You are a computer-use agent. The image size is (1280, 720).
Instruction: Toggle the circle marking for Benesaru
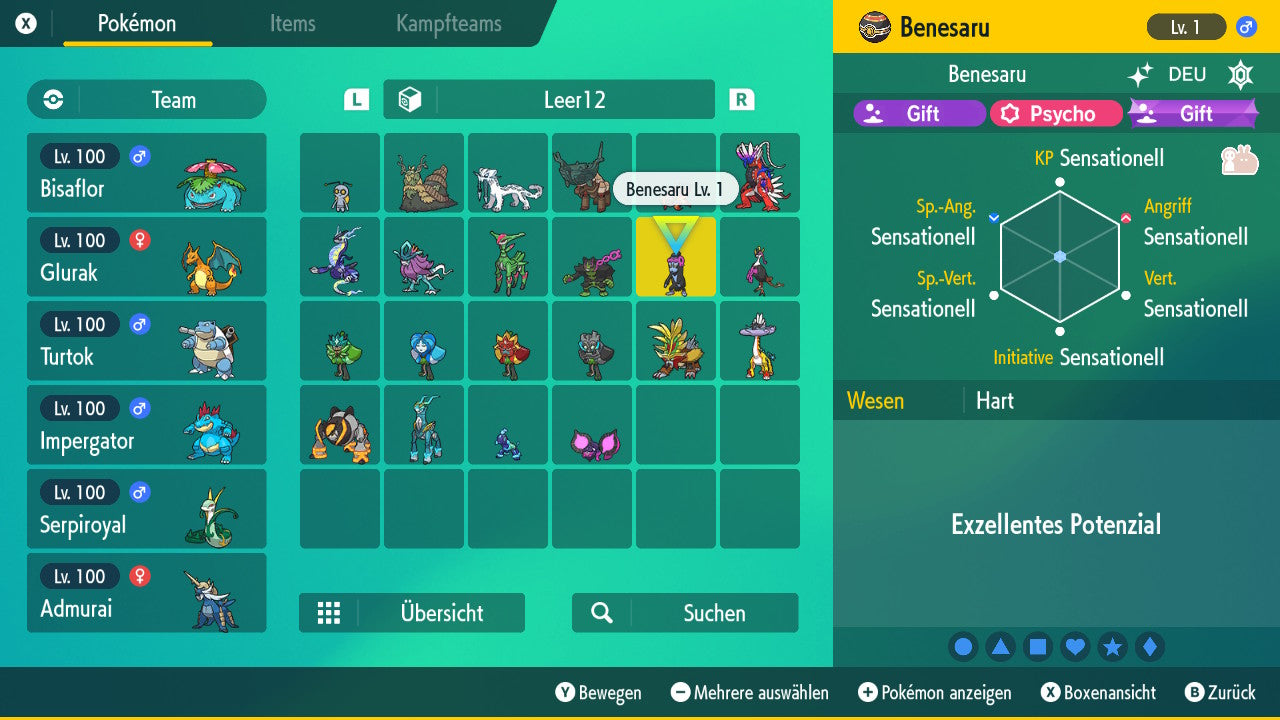(963, 646)
